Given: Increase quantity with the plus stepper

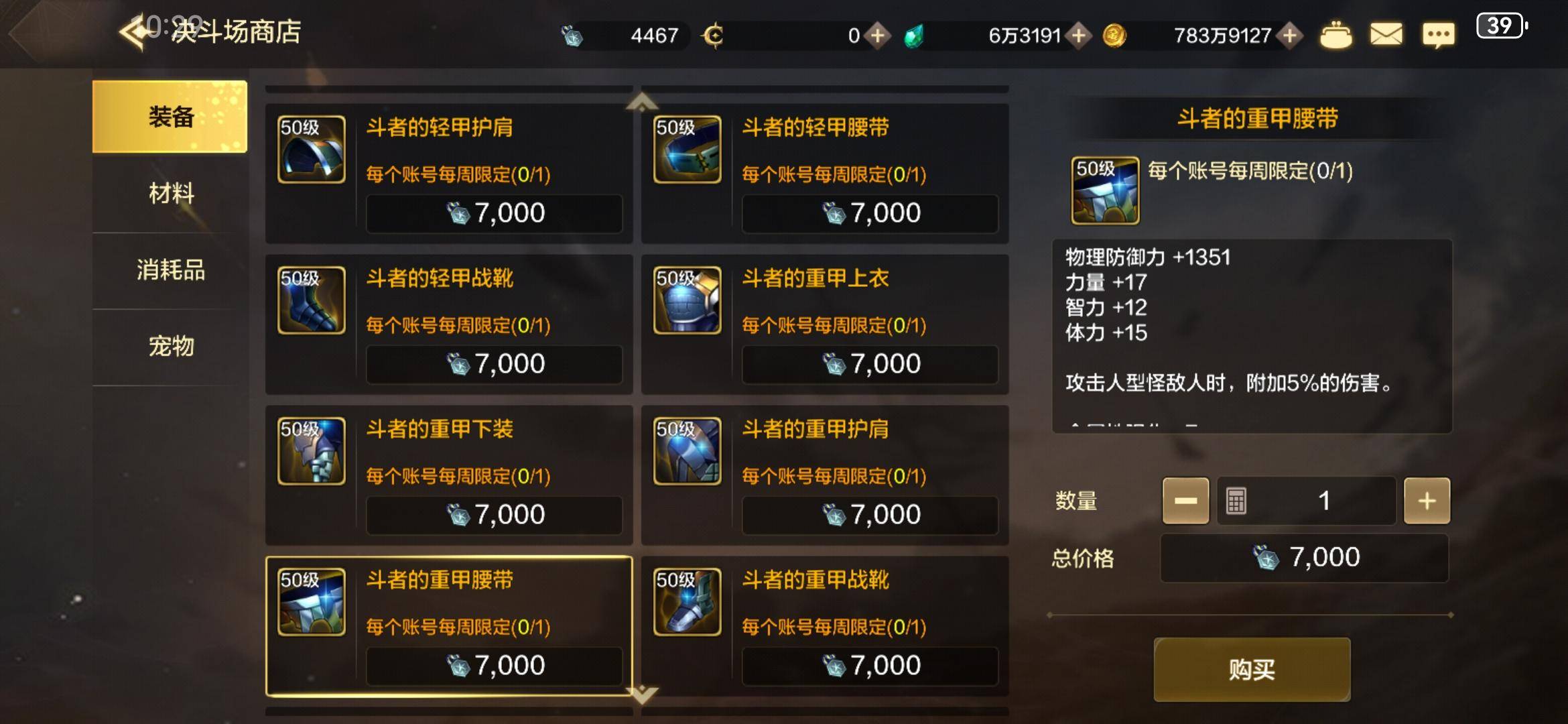Looking at the screenshot, I should pyautogui.click(x=1427, y=500).
